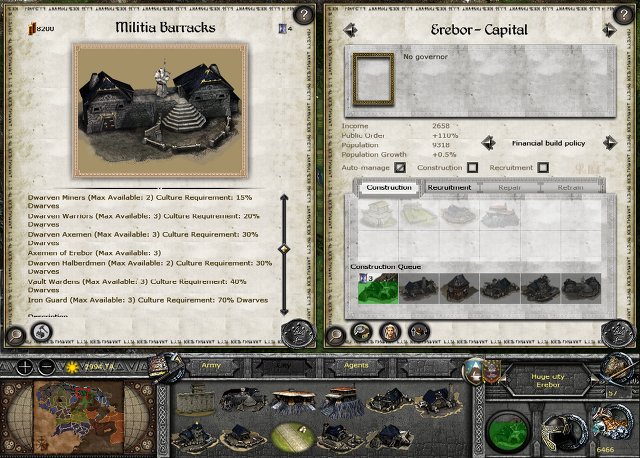
Task: Zoom in the minimap with plus button
Action: click(21, 367)
